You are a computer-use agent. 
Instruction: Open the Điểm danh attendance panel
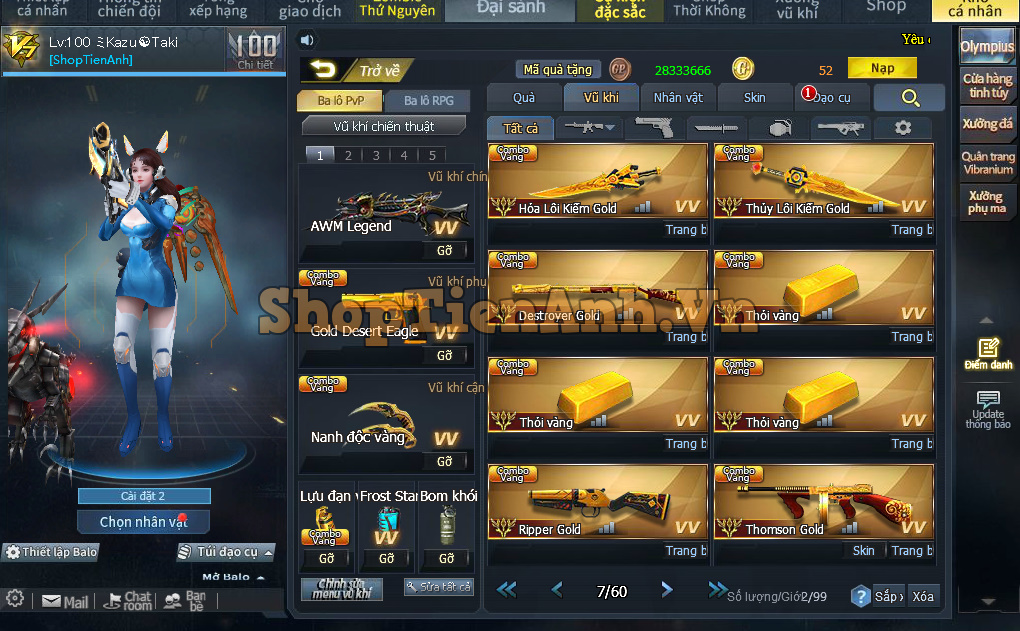click(x=988, y=354)
